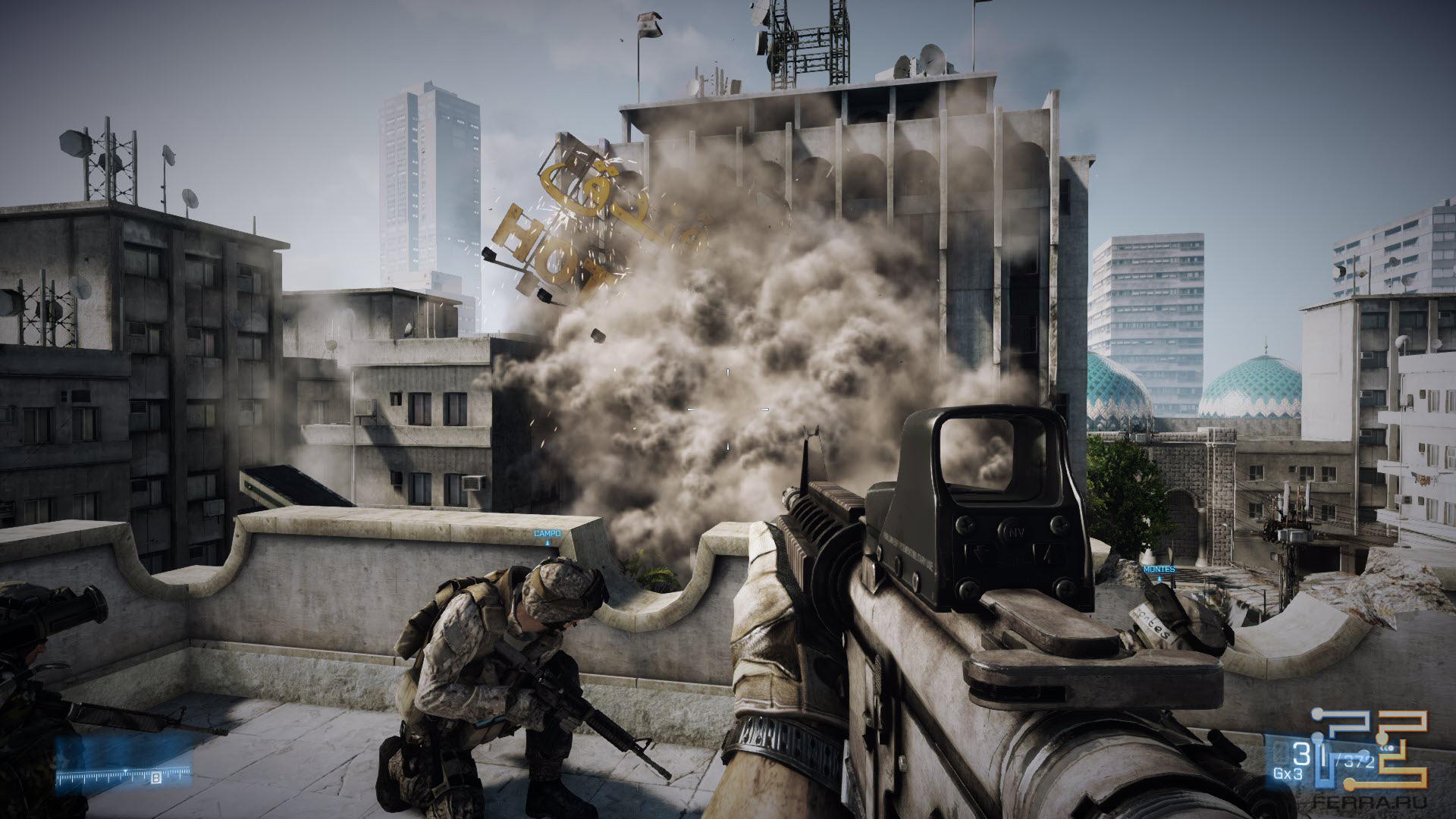Select the CAMPO squadmate name tag
The image size is (1456, 819).
point(547,534)
